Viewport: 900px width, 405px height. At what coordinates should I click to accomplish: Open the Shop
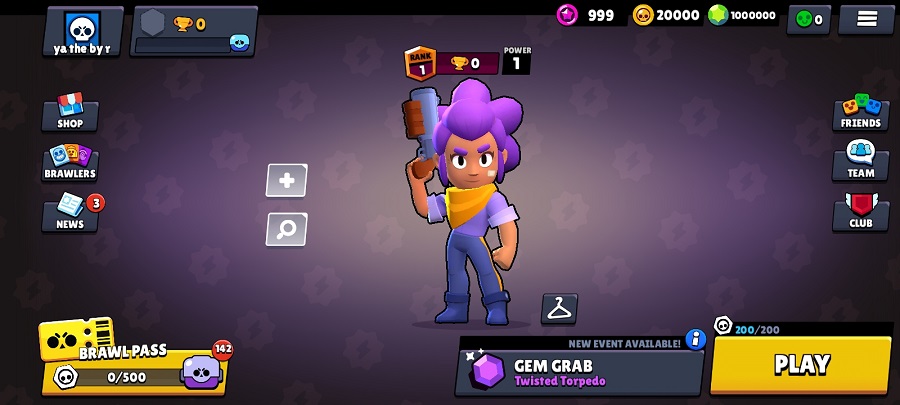coord(70,113)
